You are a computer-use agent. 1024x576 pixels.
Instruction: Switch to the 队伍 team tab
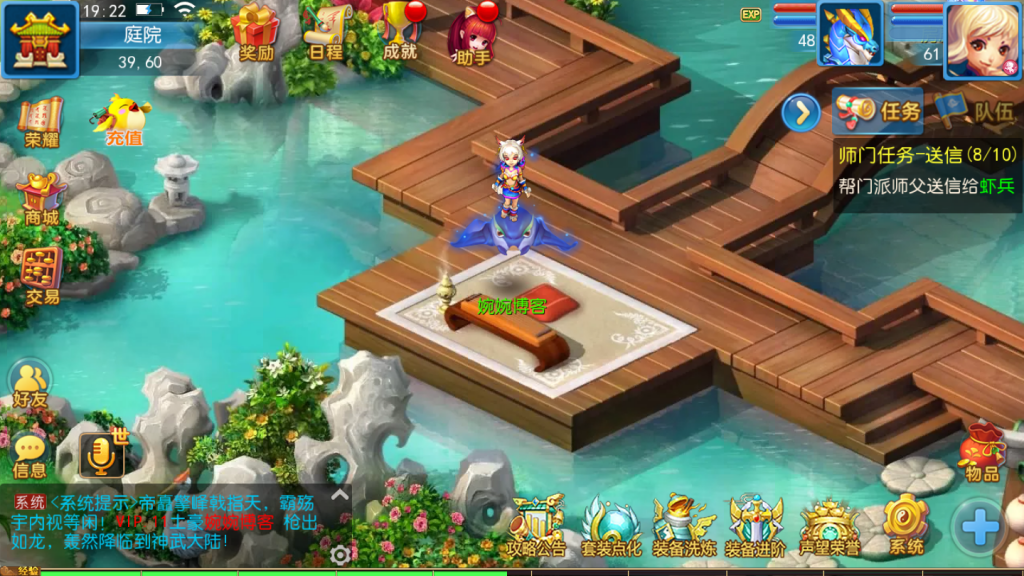coord(975,111)
